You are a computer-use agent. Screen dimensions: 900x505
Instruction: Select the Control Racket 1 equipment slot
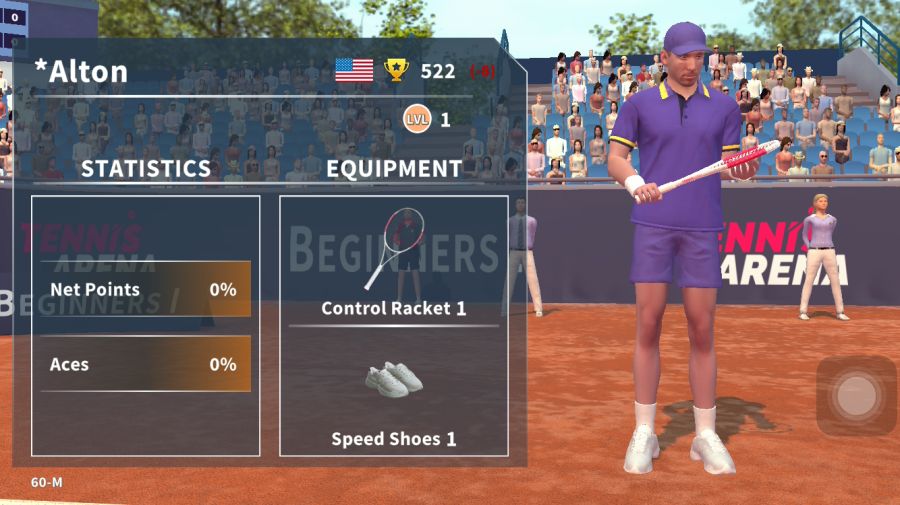point(394,260)
